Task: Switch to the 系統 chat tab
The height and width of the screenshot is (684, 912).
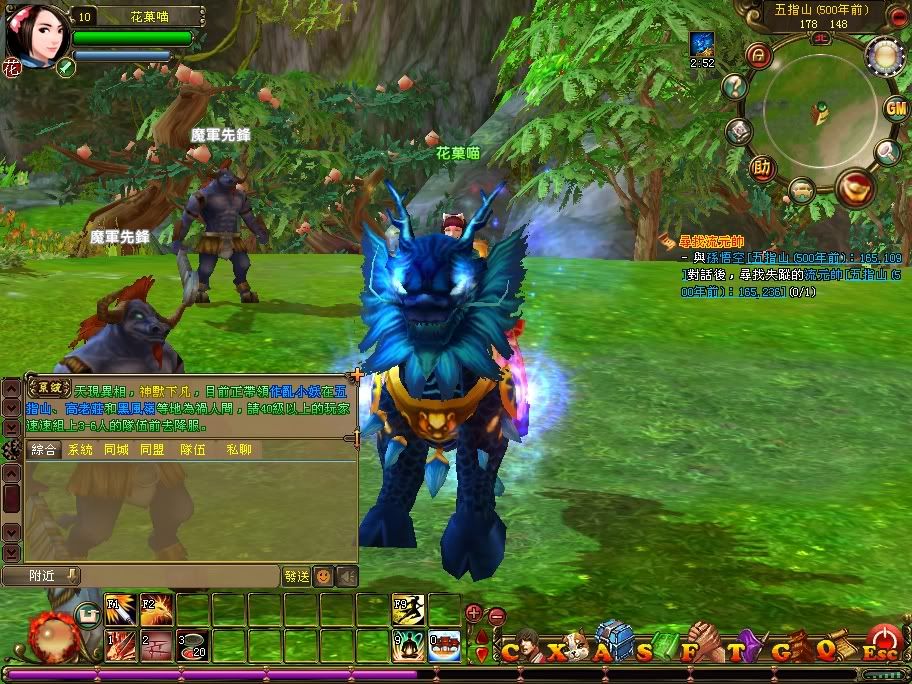Action: point(80,451)
